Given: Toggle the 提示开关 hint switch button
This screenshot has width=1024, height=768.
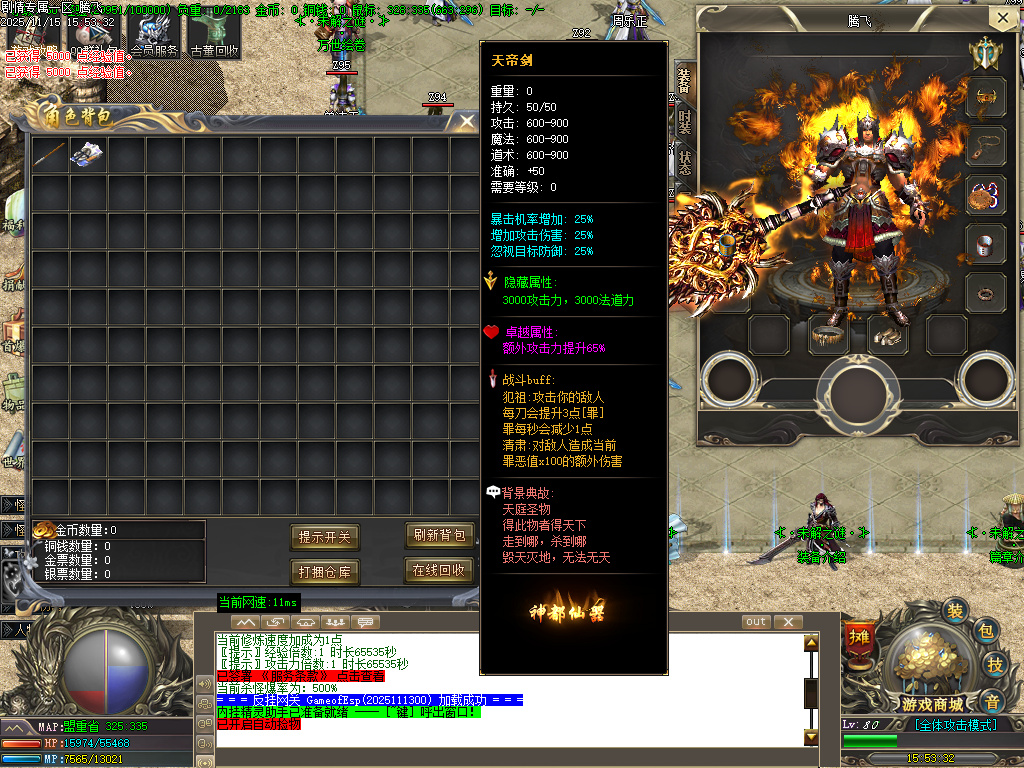Looking at the screenshot, I should coord(325,537).
